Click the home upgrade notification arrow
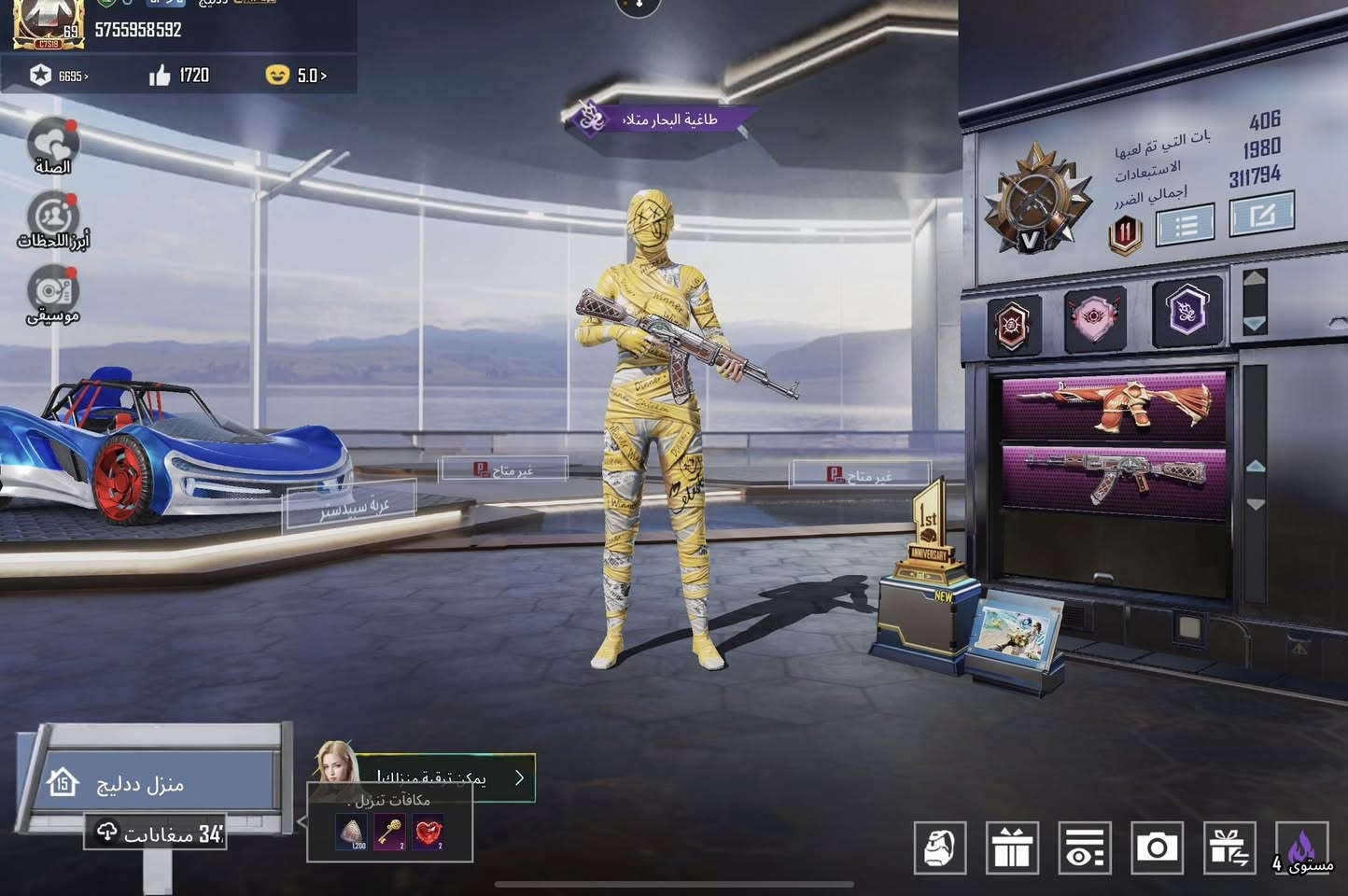The width and height of the screenshot is (1348, 896). click(x=520, y=777)
